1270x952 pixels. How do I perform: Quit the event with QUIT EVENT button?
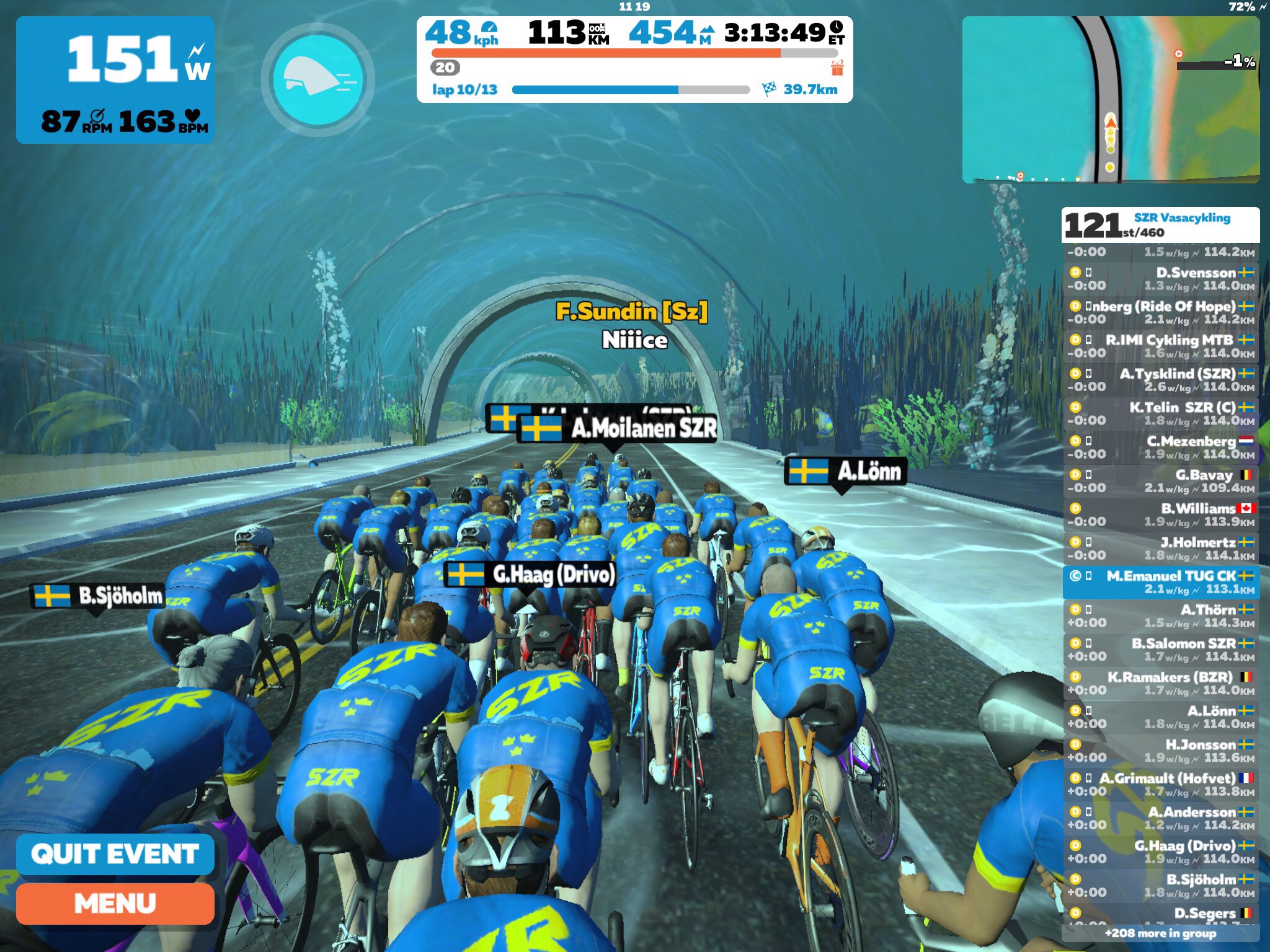pos(115,854)
